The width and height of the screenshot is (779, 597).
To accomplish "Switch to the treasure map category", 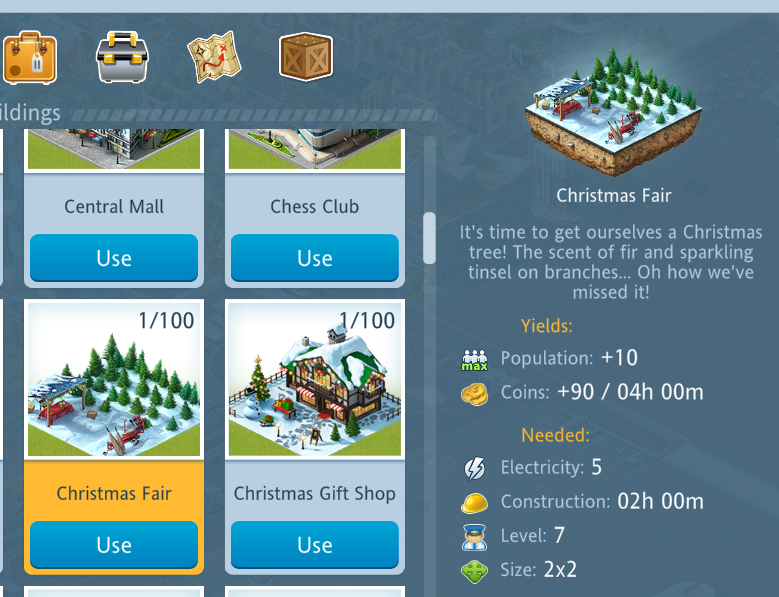I will tap(214, 57).
